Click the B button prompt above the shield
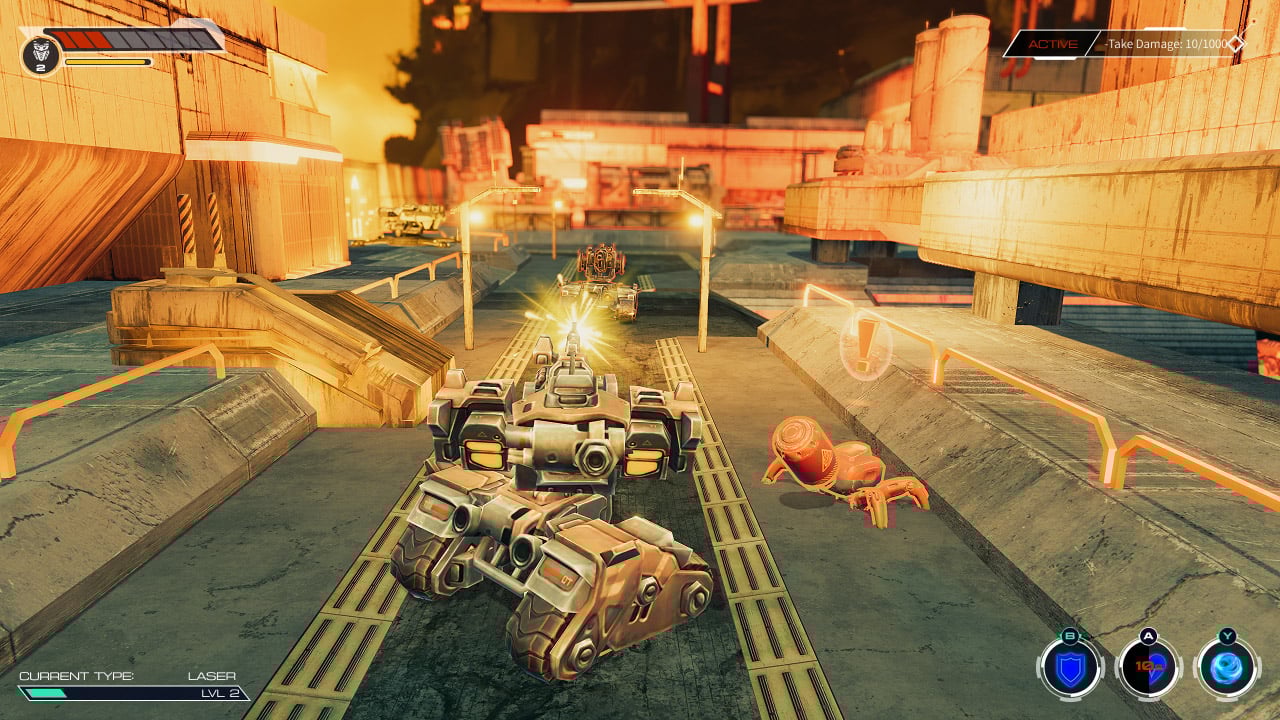The image size is (1280, 720). 1071,634
